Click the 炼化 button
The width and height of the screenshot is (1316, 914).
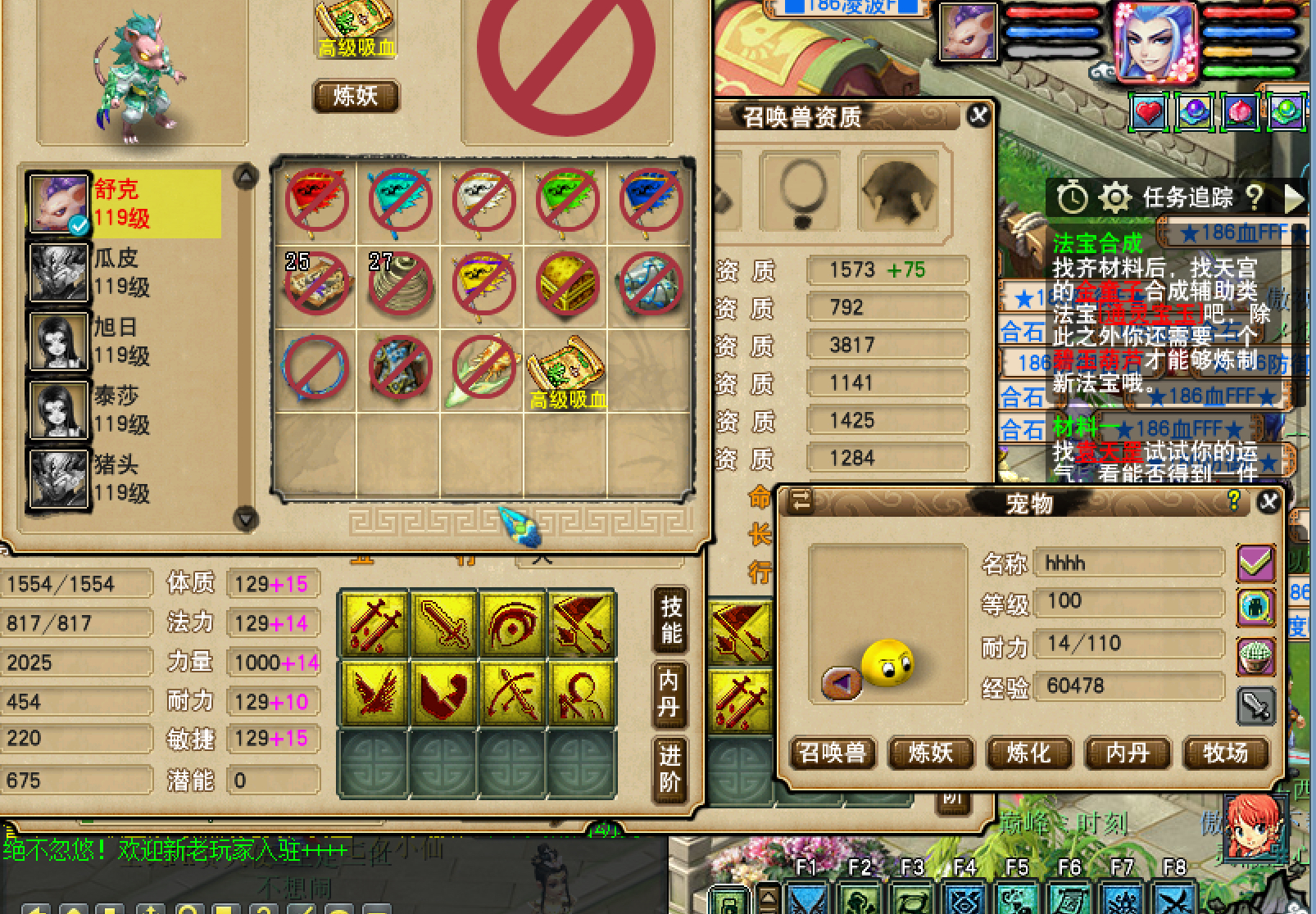point(1028,753)
